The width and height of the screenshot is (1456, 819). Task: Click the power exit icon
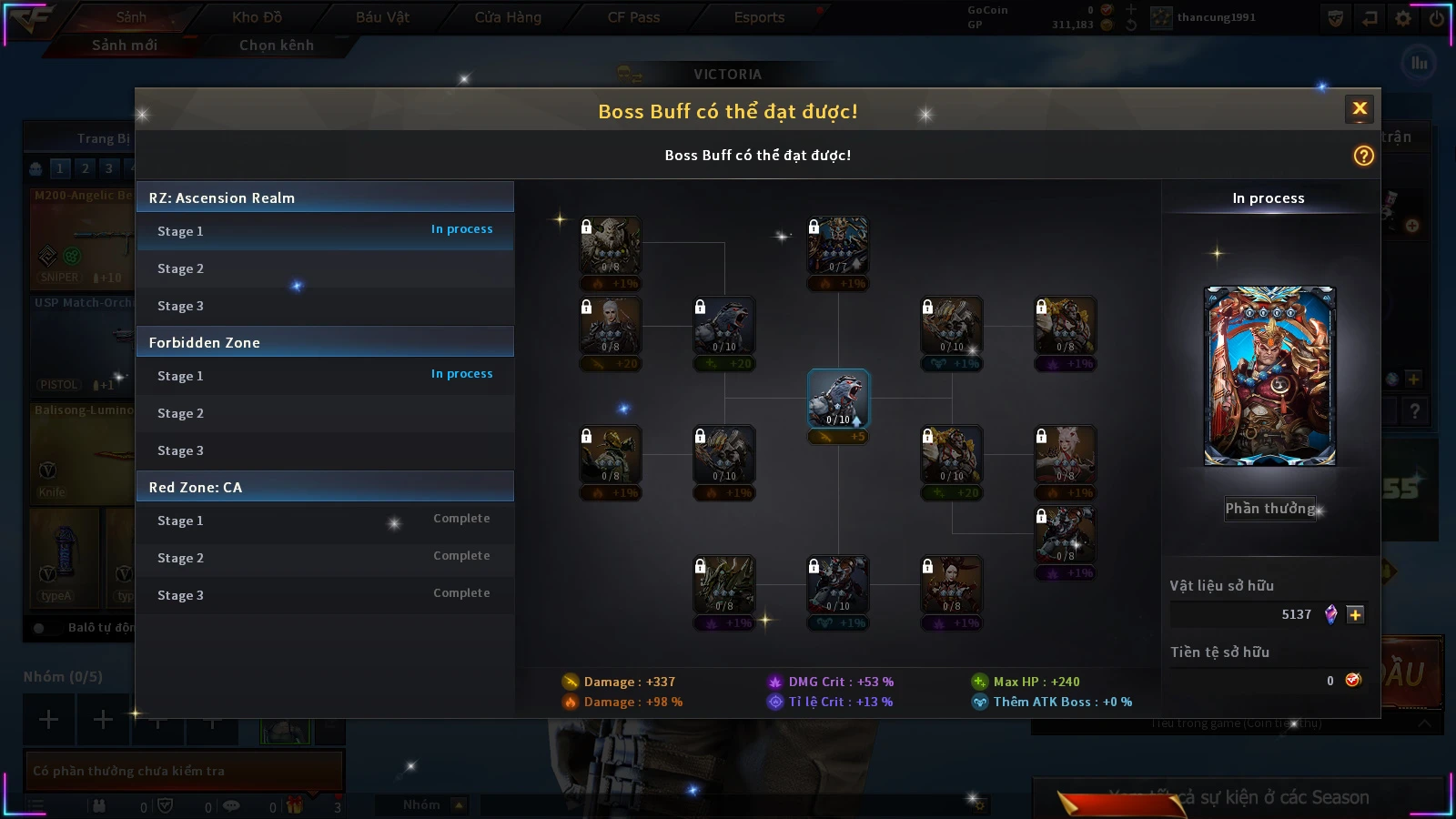pyautogui.click(x=1437, y=18)
